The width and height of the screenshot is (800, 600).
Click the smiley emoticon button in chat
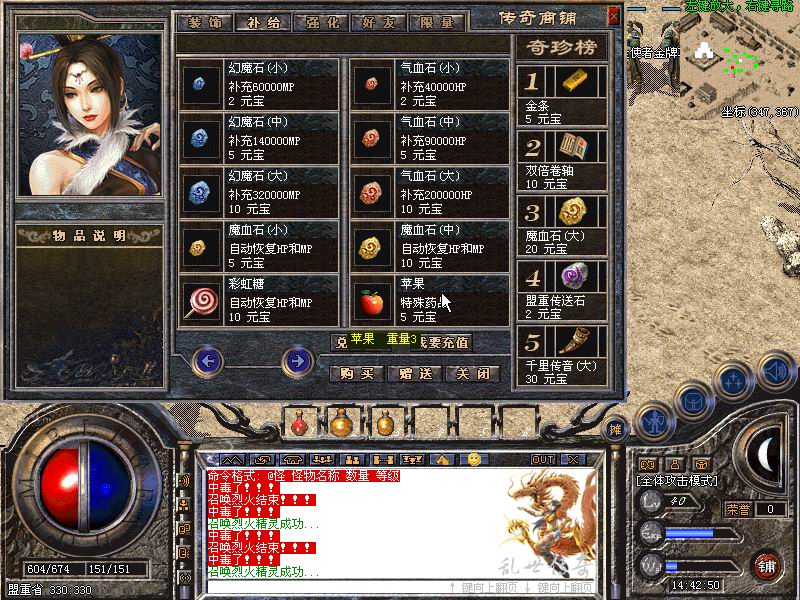[x=474, y=459]
